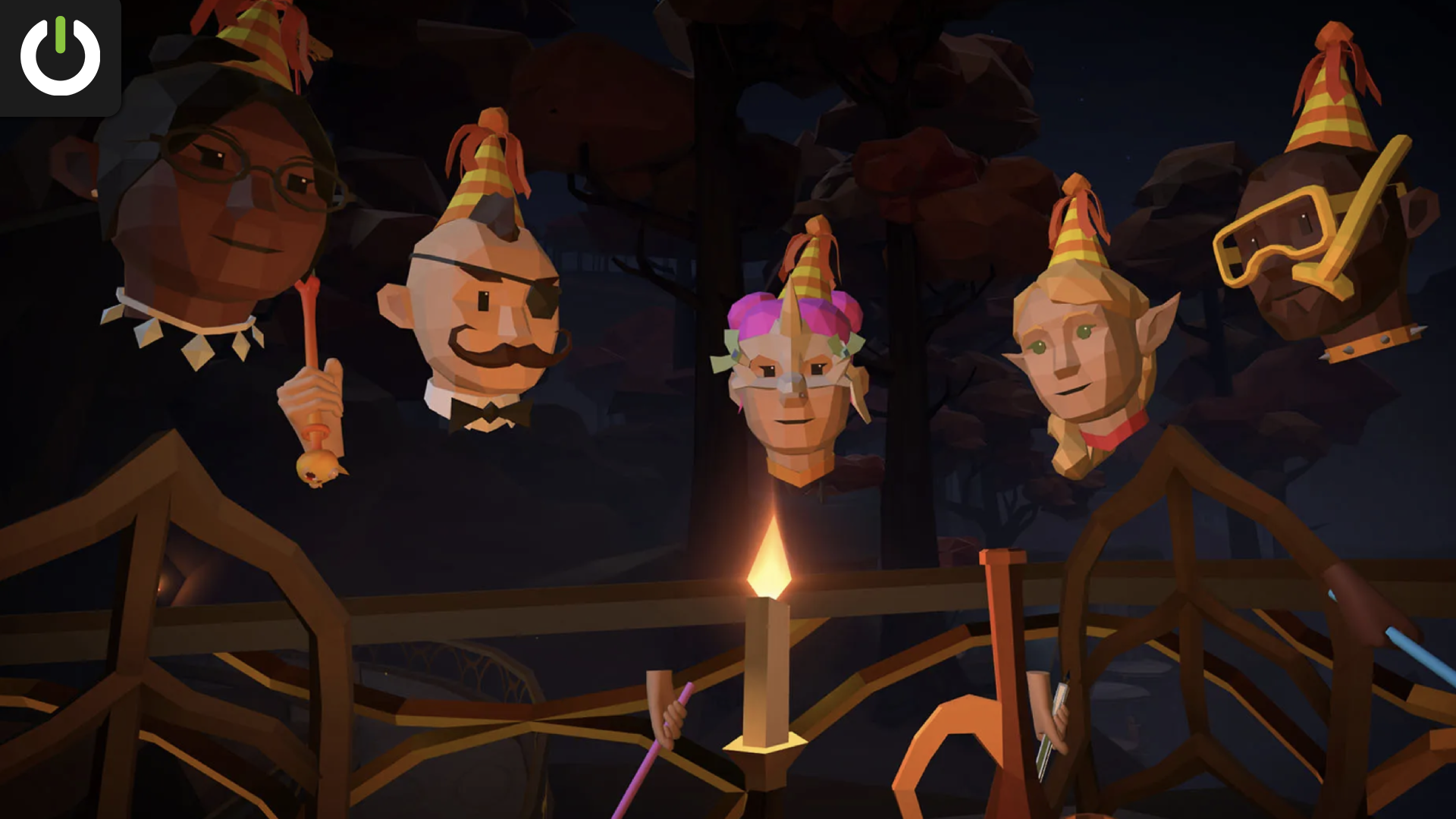The width and height of the screenshot is (1456, 819).
Task: Click the power icon logo overlay
Action: 60,57
